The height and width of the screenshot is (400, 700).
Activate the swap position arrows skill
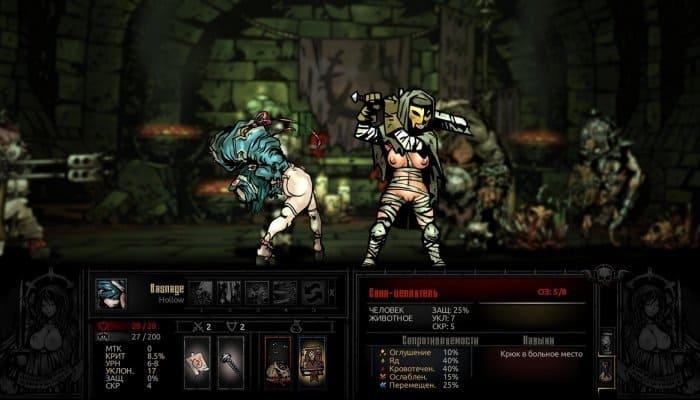tap(313, 291)
